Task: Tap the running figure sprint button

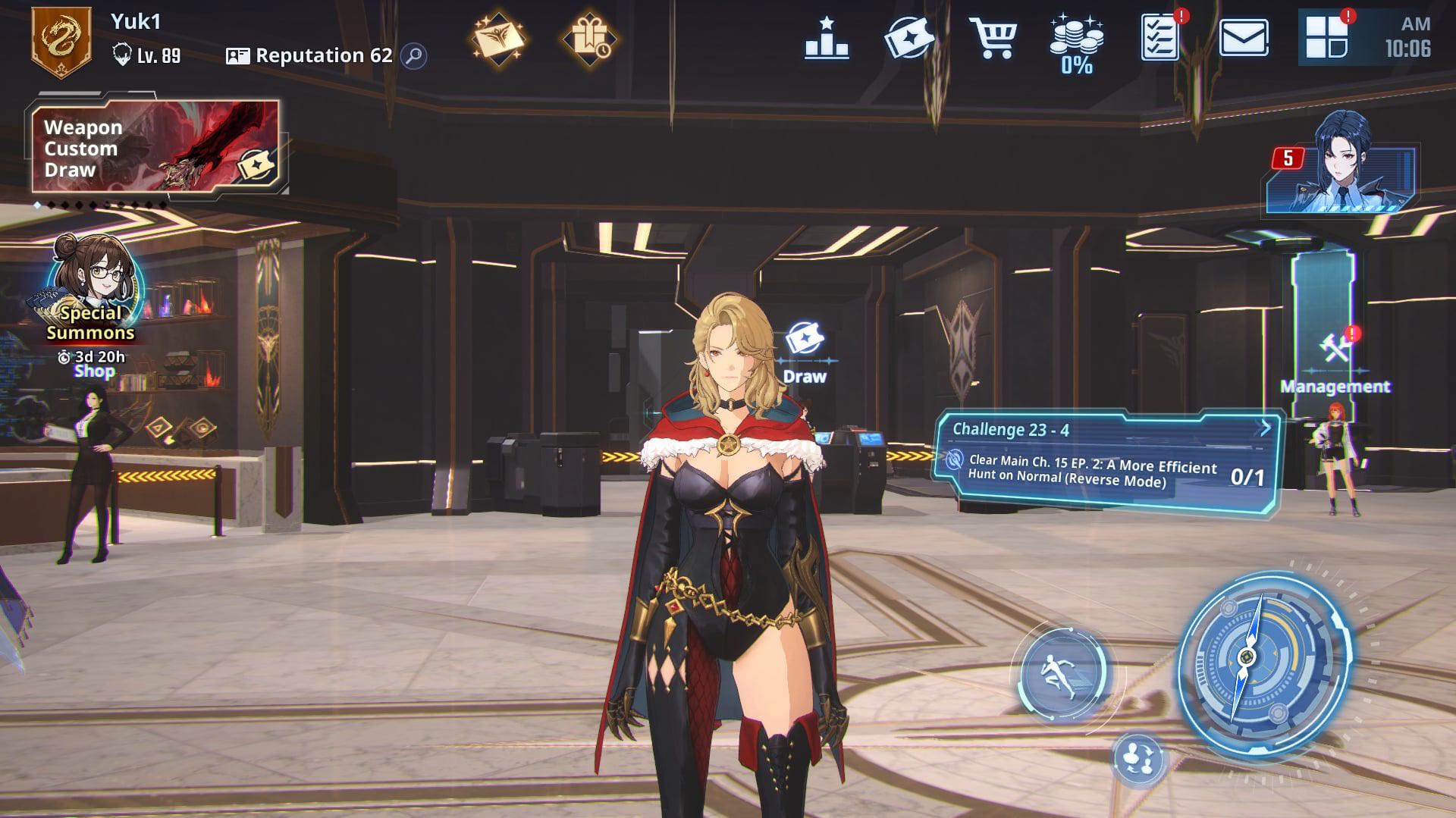Action: (x=1062, y=672)
